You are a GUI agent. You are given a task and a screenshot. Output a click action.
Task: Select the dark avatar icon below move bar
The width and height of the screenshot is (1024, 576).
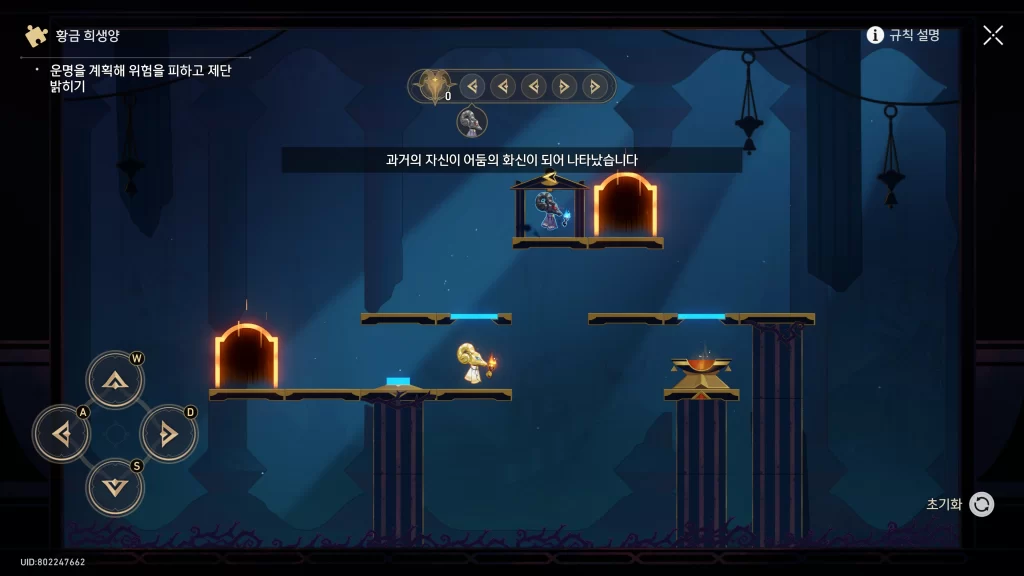pyautogui.click(x=472, y=122)
